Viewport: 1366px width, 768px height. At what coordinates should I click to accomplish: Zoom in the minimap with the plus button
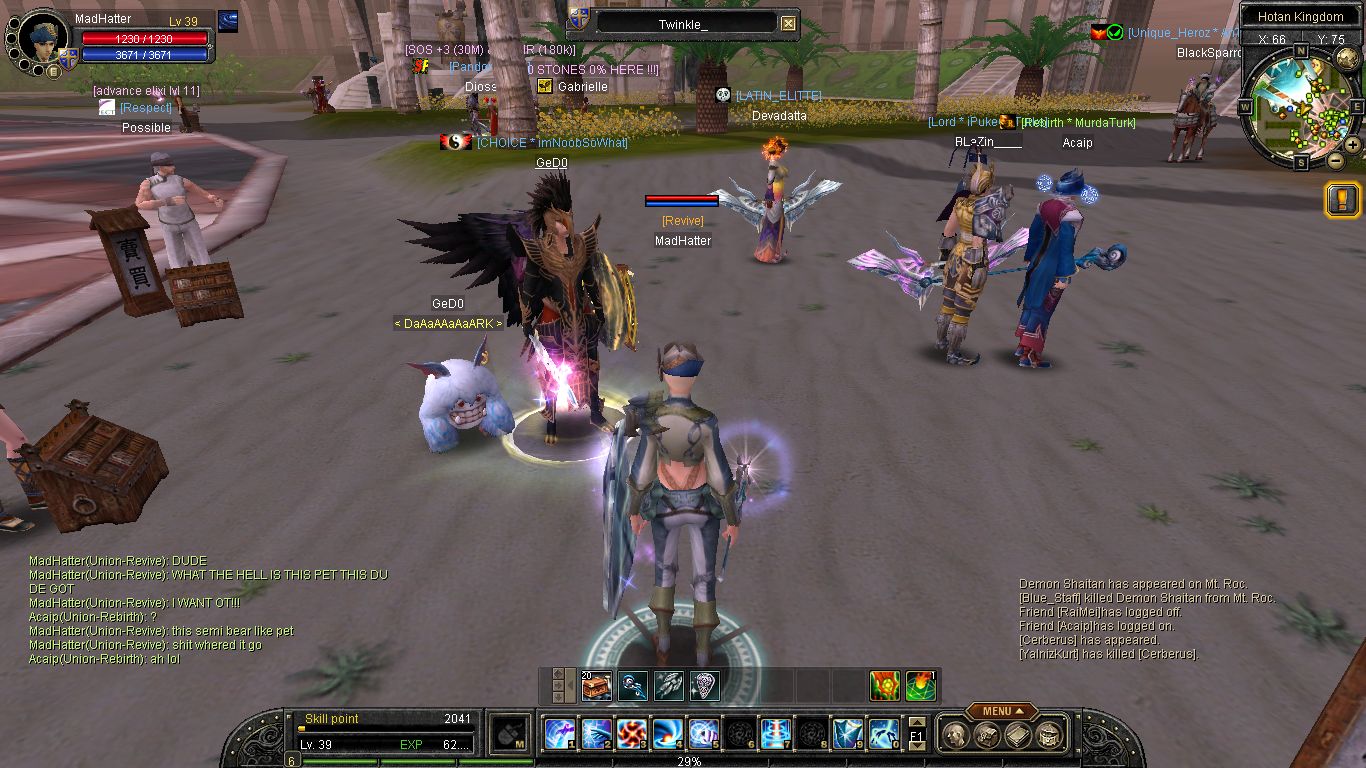(x=1352, y=144)
